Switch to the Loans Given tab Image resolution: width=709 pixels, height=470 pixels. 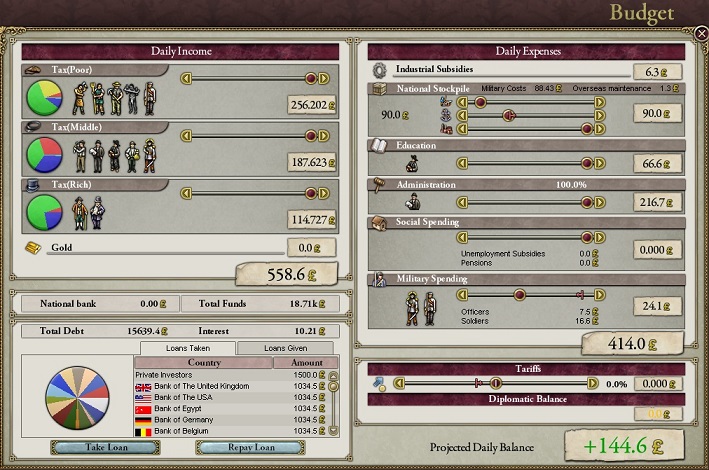(285, 348)
